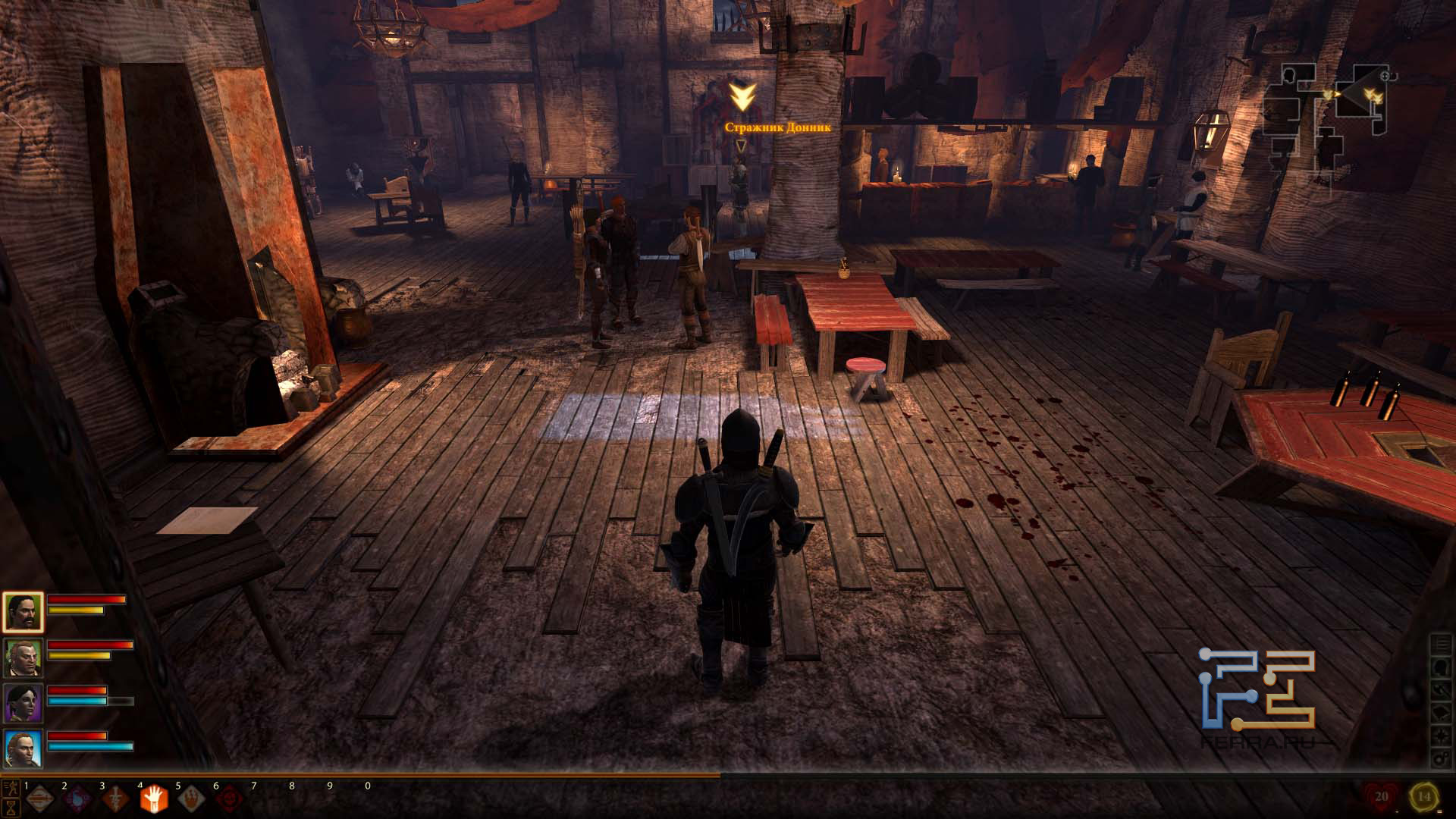Open the character head silhouette menu icon
Viewport: 1456px width, 819px height.
[x=1439, y=667]
